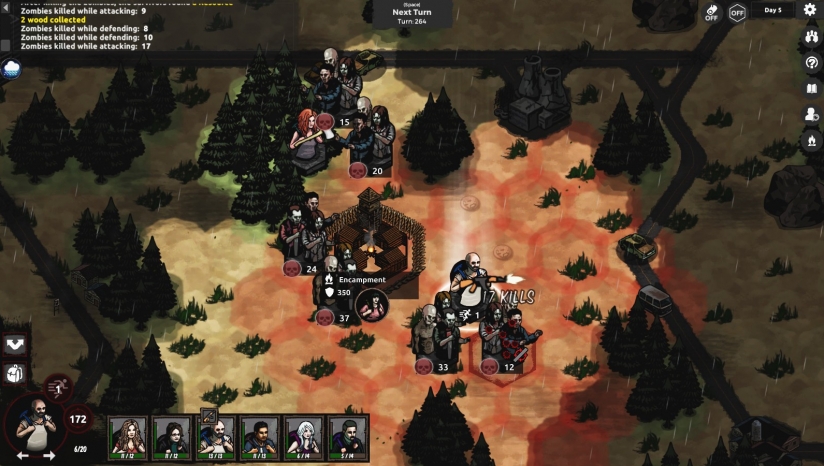Open the question mark help button

pyautogui.click(x=811, y=62)
